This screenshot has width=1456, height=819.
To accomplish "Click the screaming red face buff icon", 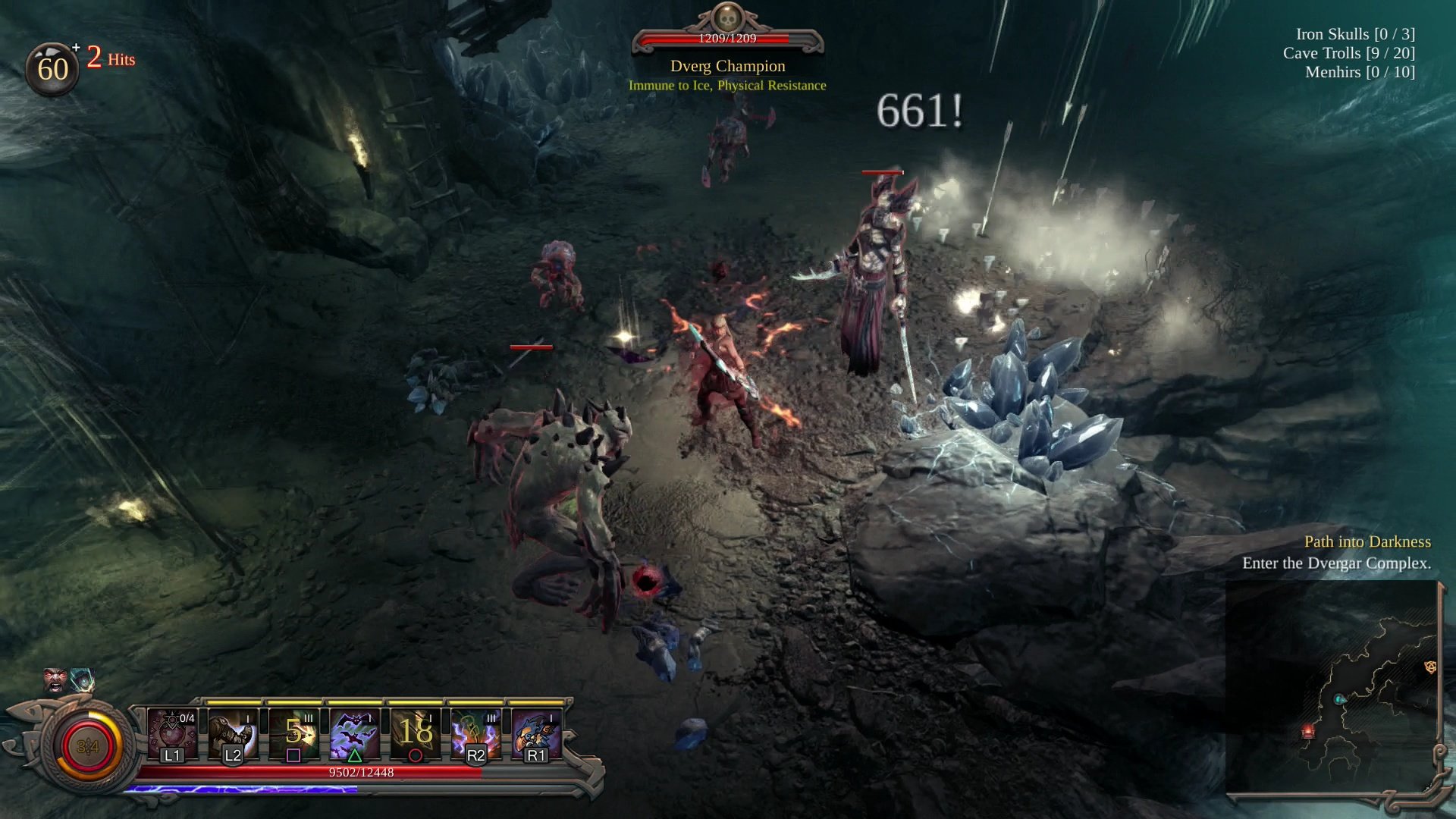I will [55, 679].
